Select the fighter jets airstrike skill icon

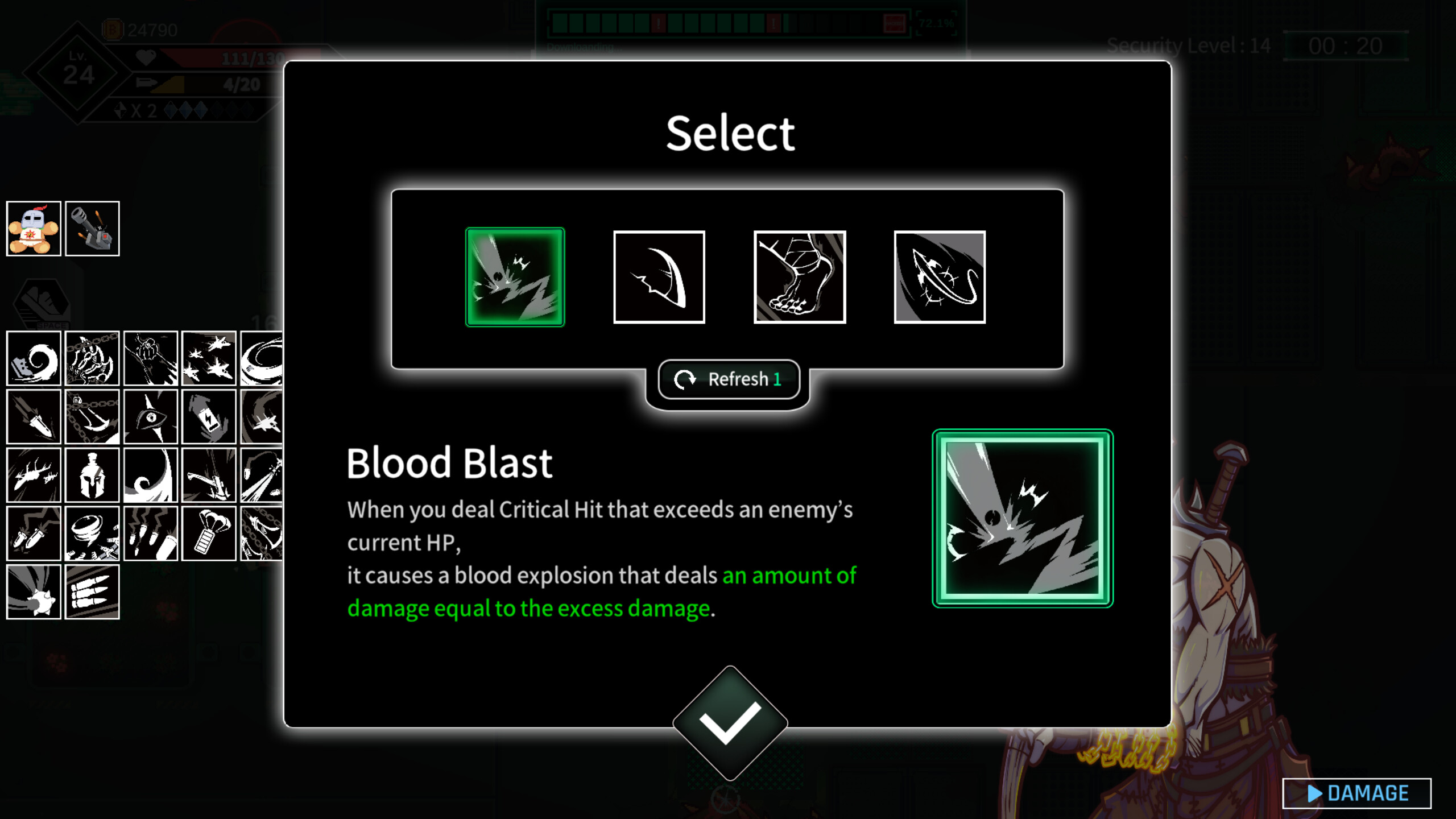[209, 358]
